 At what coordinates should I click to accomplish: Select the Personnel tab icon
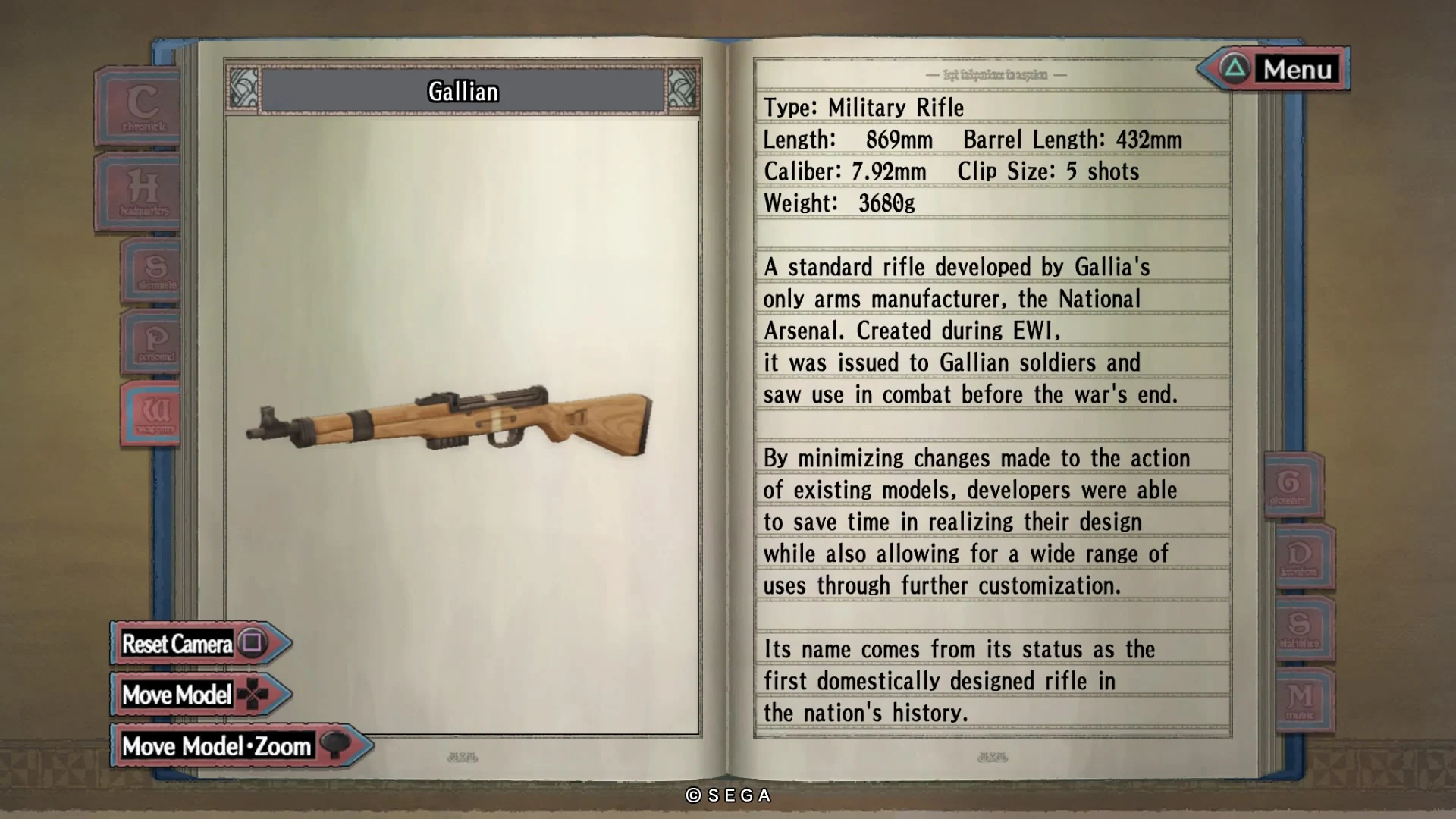152,341
